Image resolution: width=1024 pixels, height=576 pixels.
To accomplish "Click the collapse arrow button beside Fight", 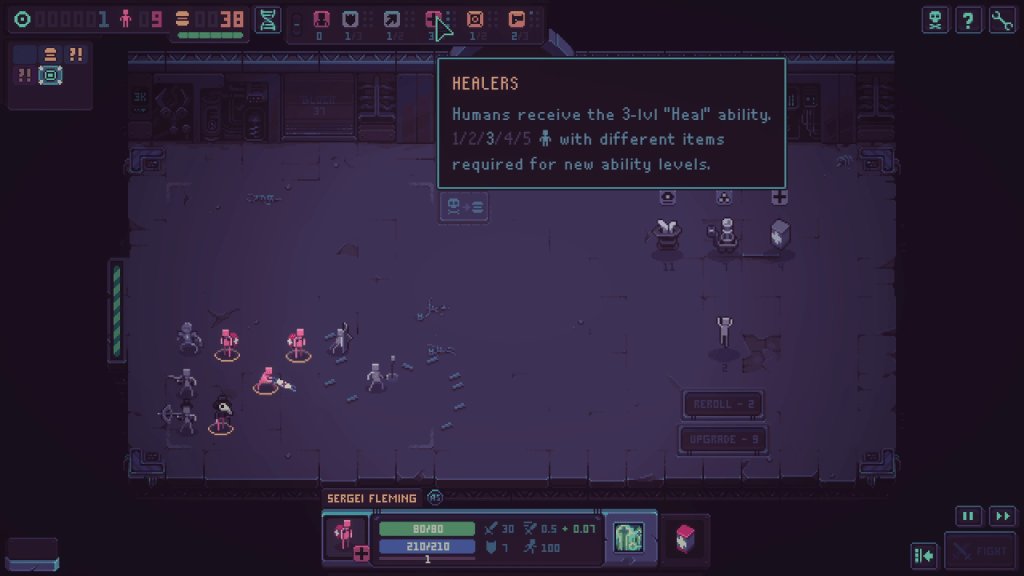I will [x=924, y=554].
